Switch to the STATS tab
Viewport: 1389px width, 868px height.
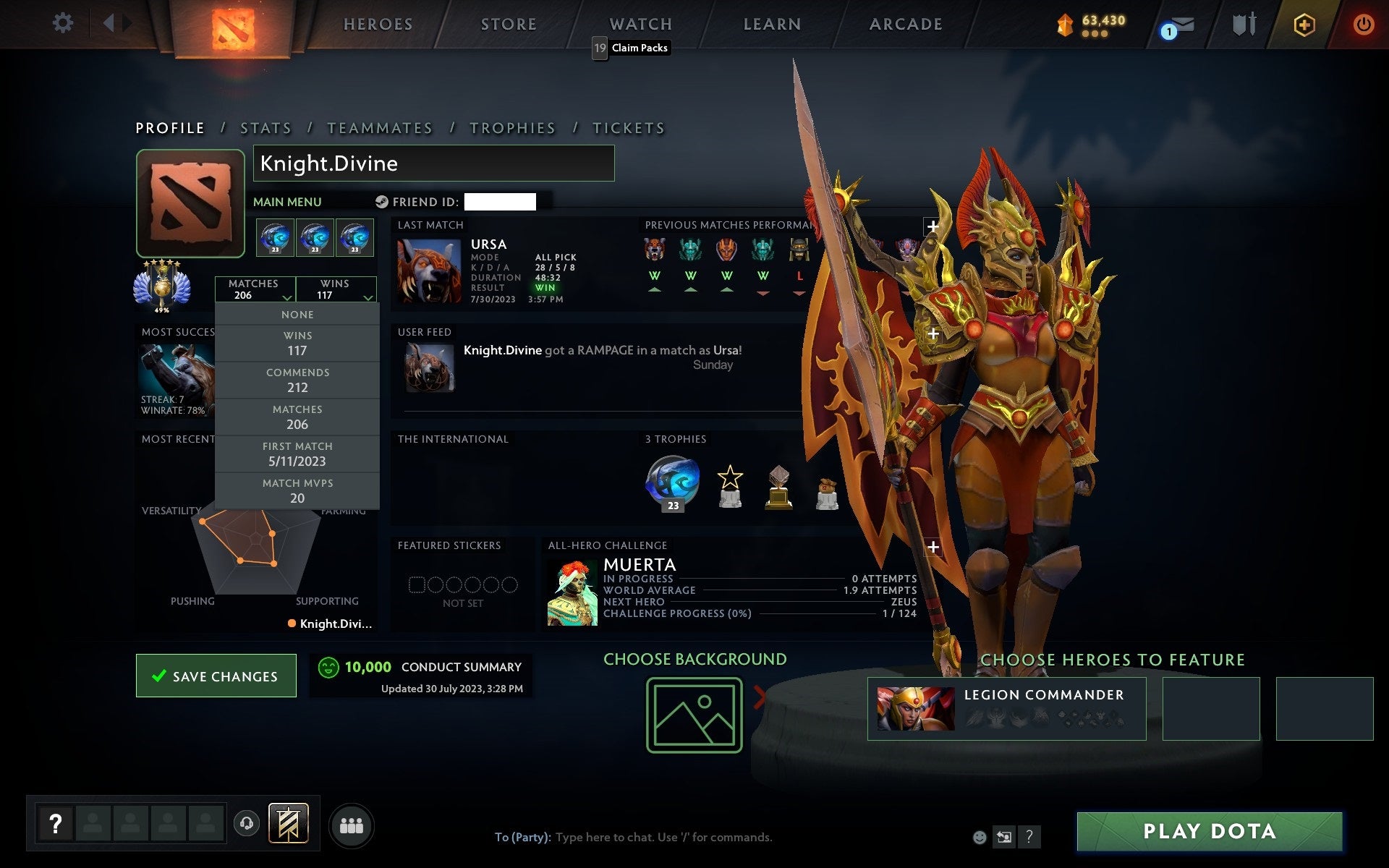point(266,127)
